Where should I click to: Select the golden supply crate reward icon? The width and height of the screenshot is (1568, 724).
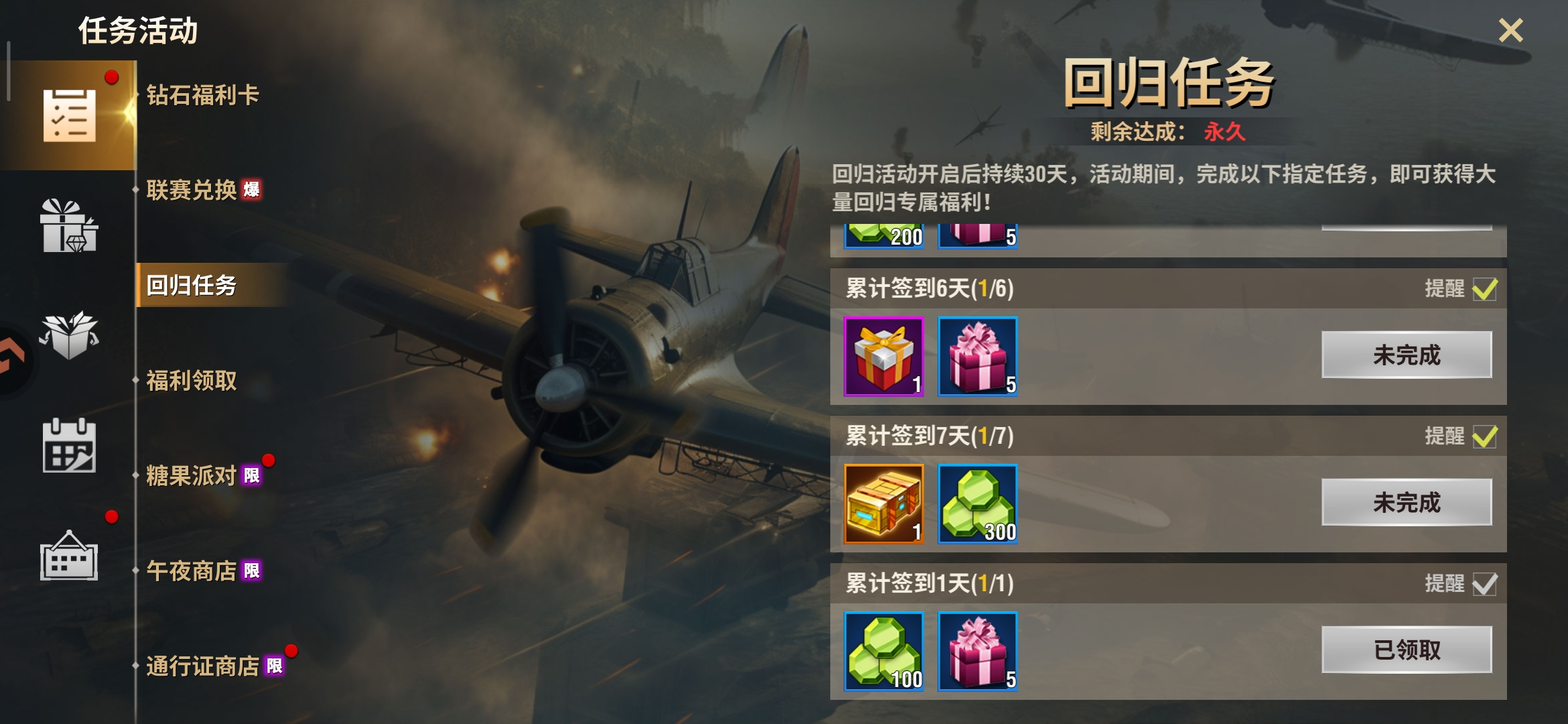coord(883,503)
